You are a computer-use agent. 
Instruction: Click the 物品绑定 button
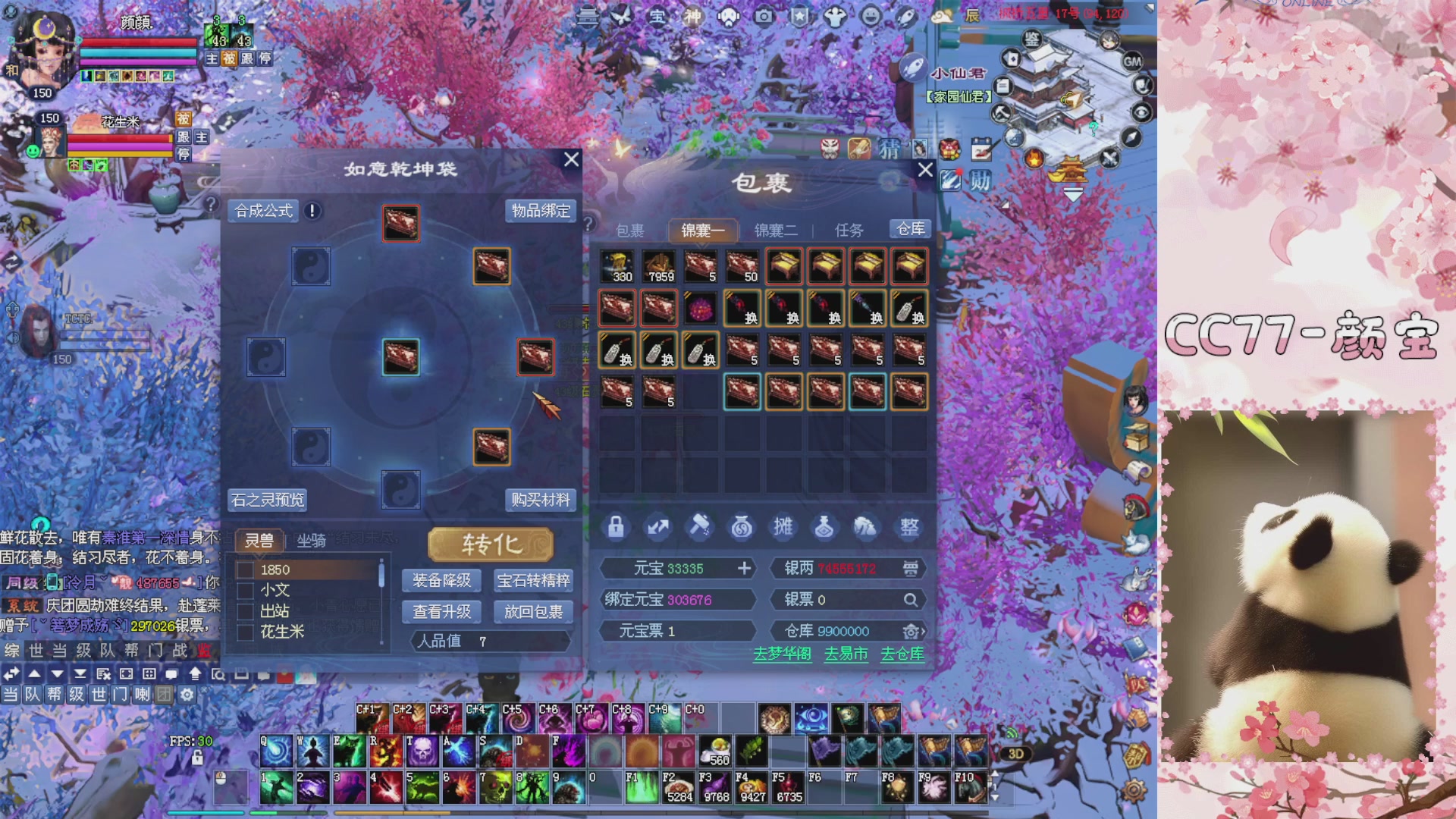541,211
